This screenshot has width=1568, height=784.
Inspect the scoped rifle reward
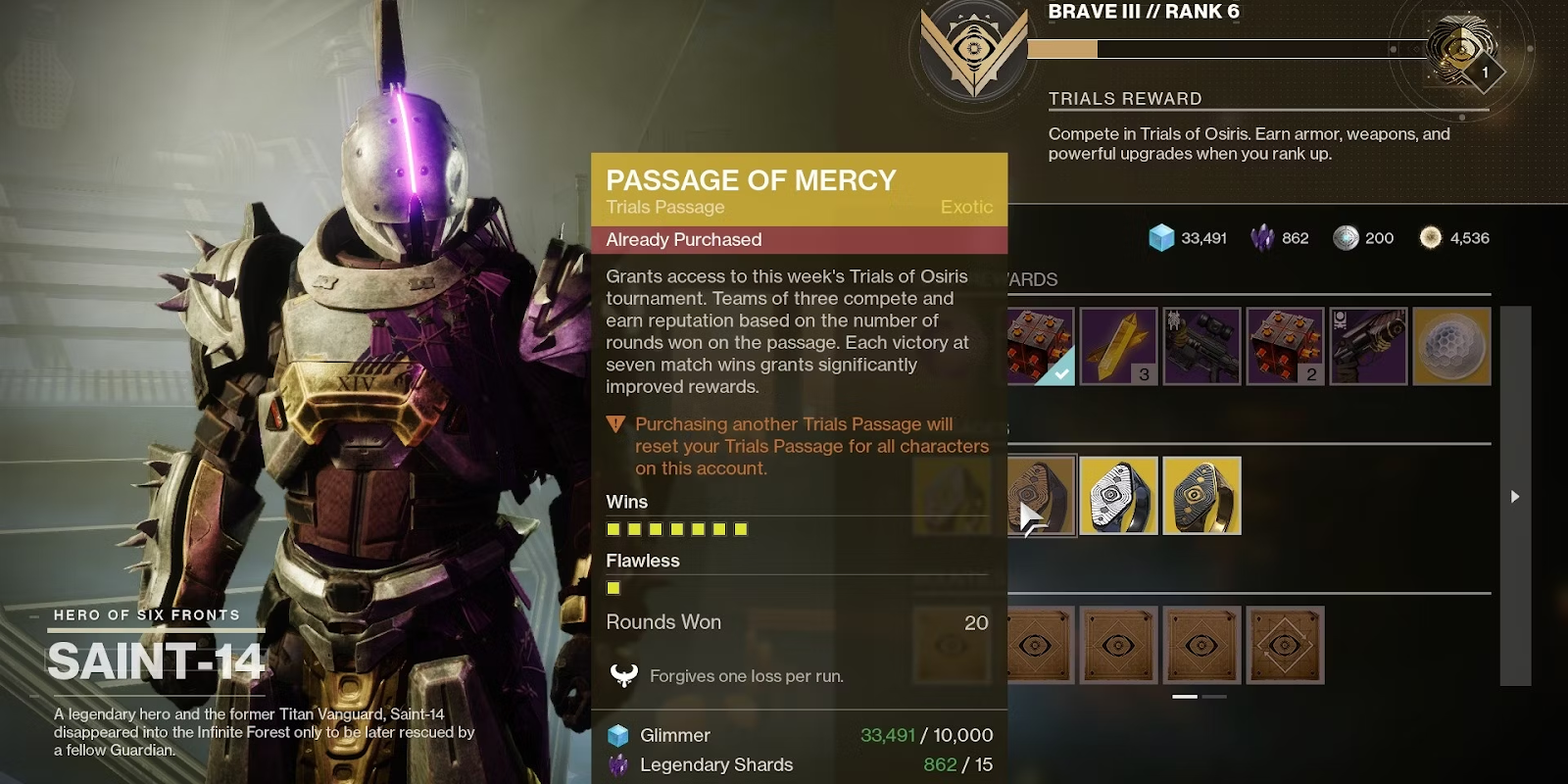coord(1202,346)
